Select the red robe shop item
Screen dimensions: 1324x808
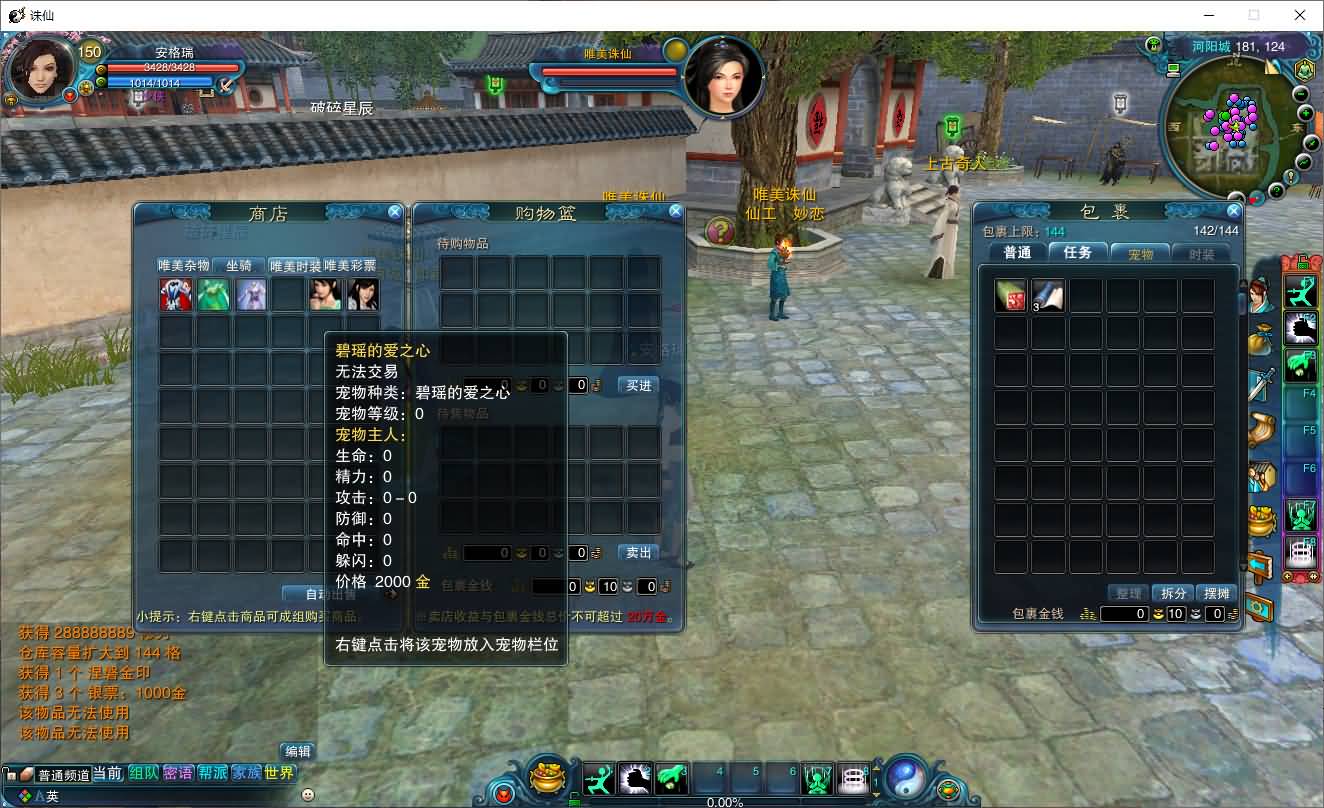click(176, 295)
